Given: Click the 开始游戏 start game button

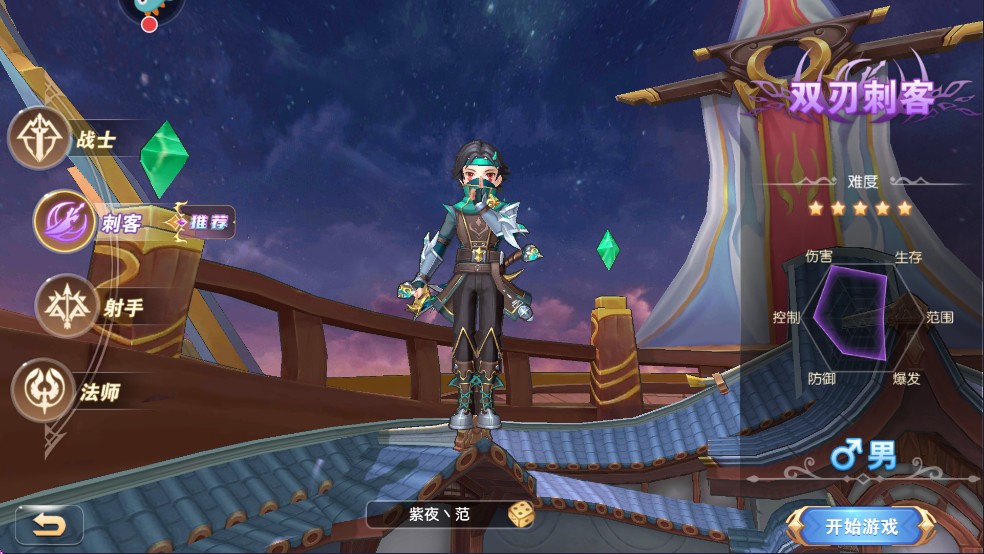Looking at the screenshot, I should (860, 525).
